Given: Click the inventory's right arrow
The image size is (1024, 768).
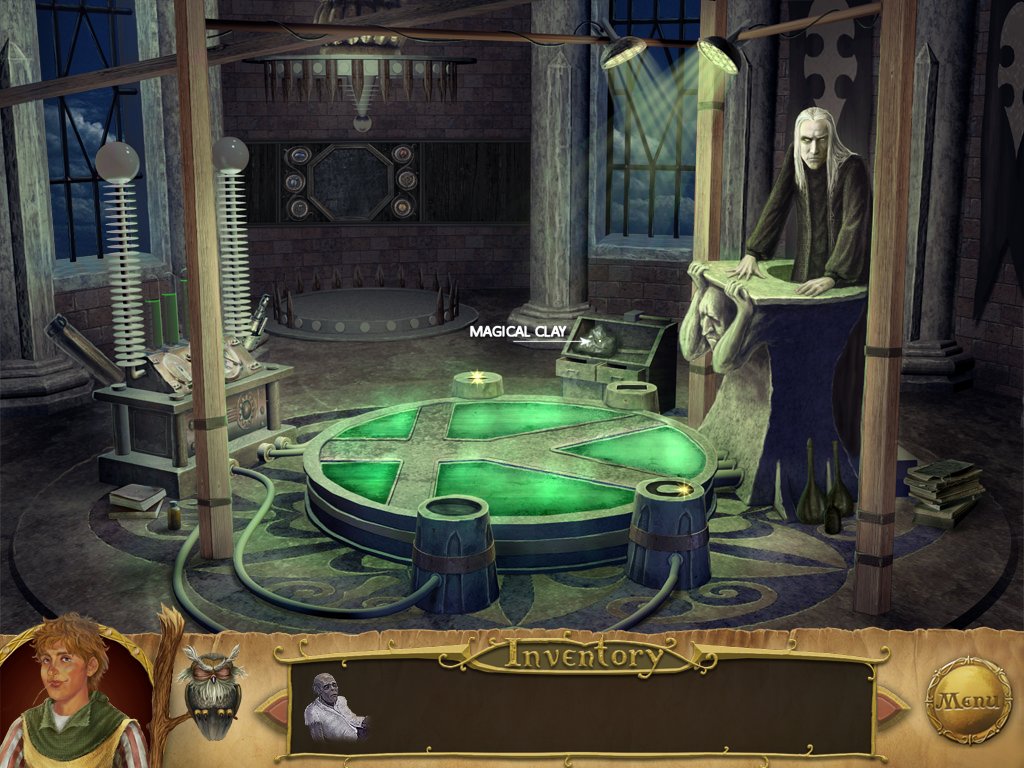Looking at the screenshot, I should coord(892,706).
